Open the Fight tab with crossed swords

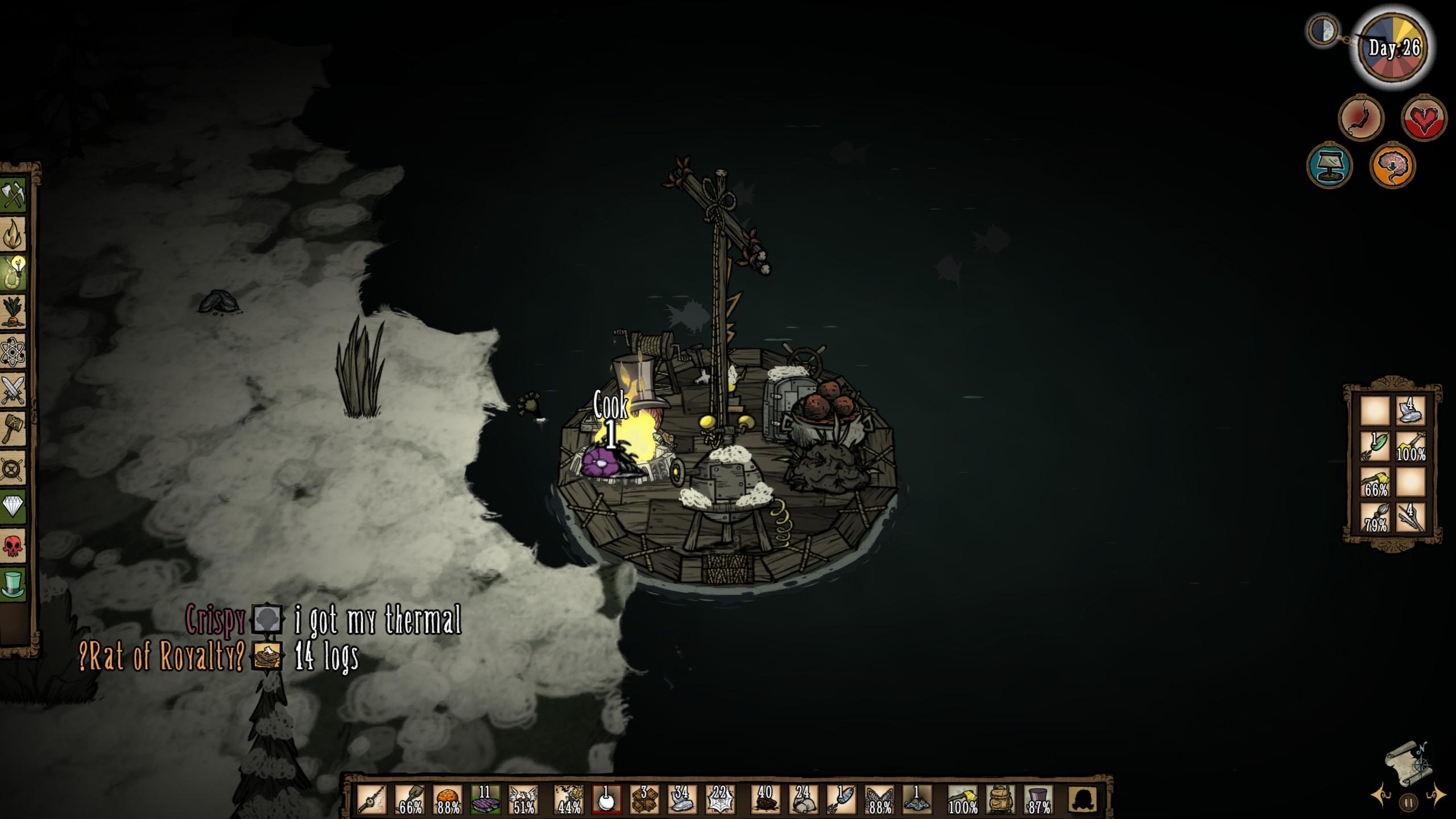(x=14, y=390)
